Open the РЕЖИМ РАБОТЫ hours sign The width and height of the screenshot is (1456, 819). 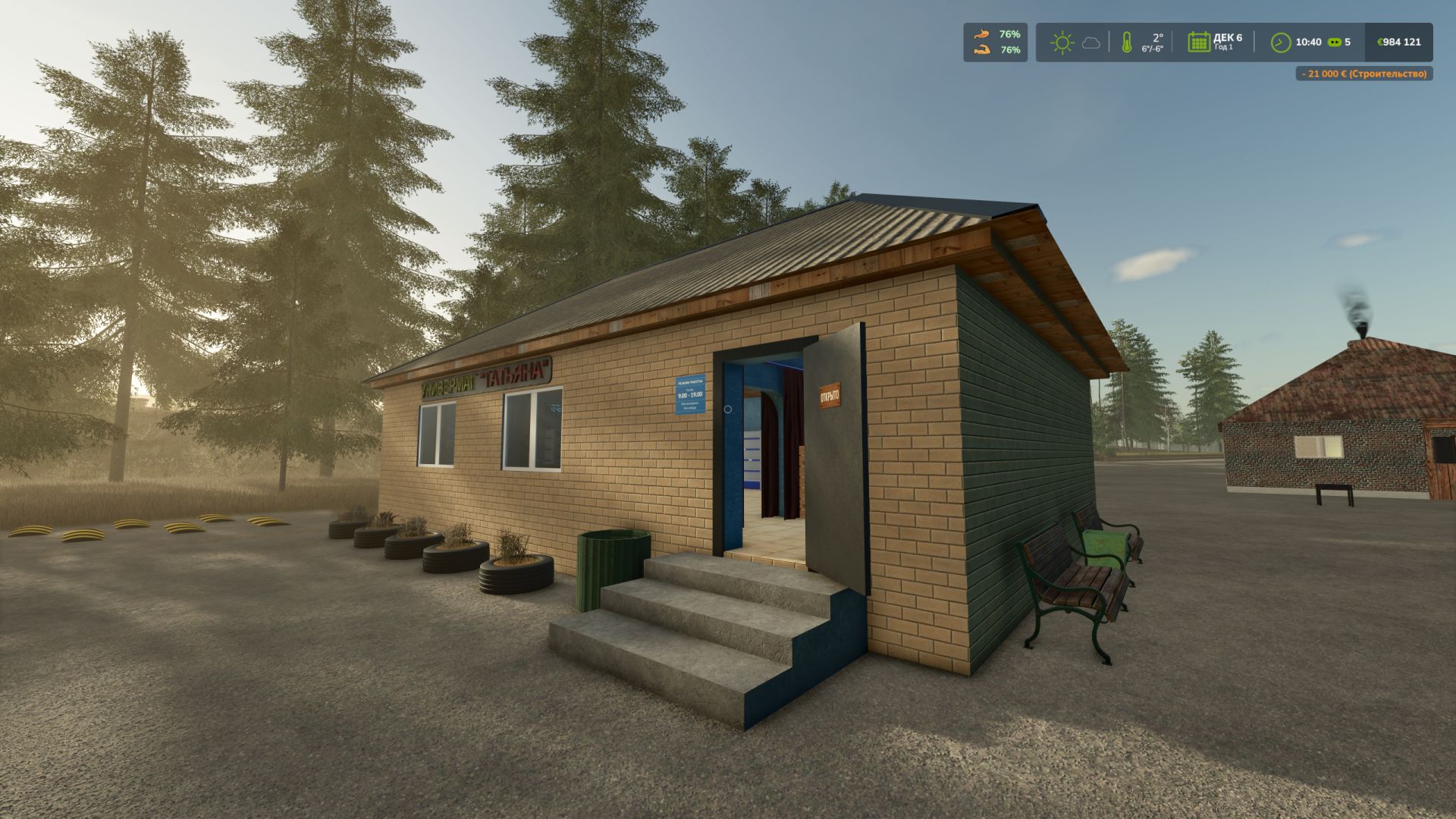tap(689, 394)
